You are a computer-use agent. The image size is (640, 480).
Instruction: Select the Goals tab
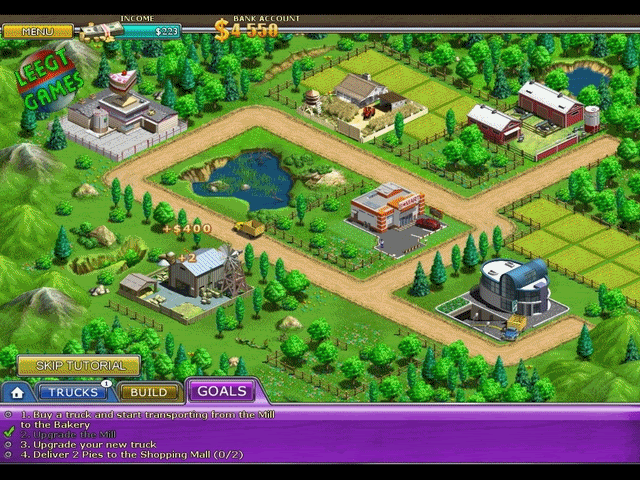[221, 391]
